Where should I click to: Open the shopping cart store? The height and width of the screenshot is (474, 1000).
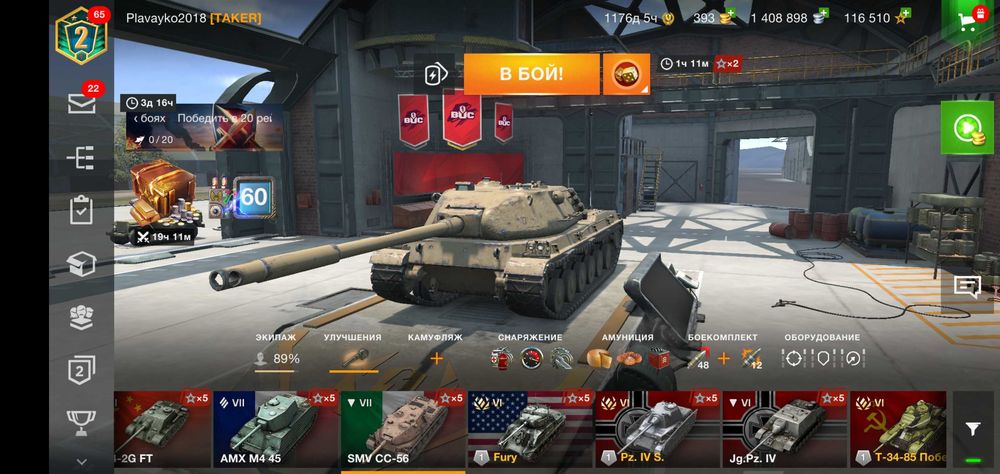click(968, 22)
